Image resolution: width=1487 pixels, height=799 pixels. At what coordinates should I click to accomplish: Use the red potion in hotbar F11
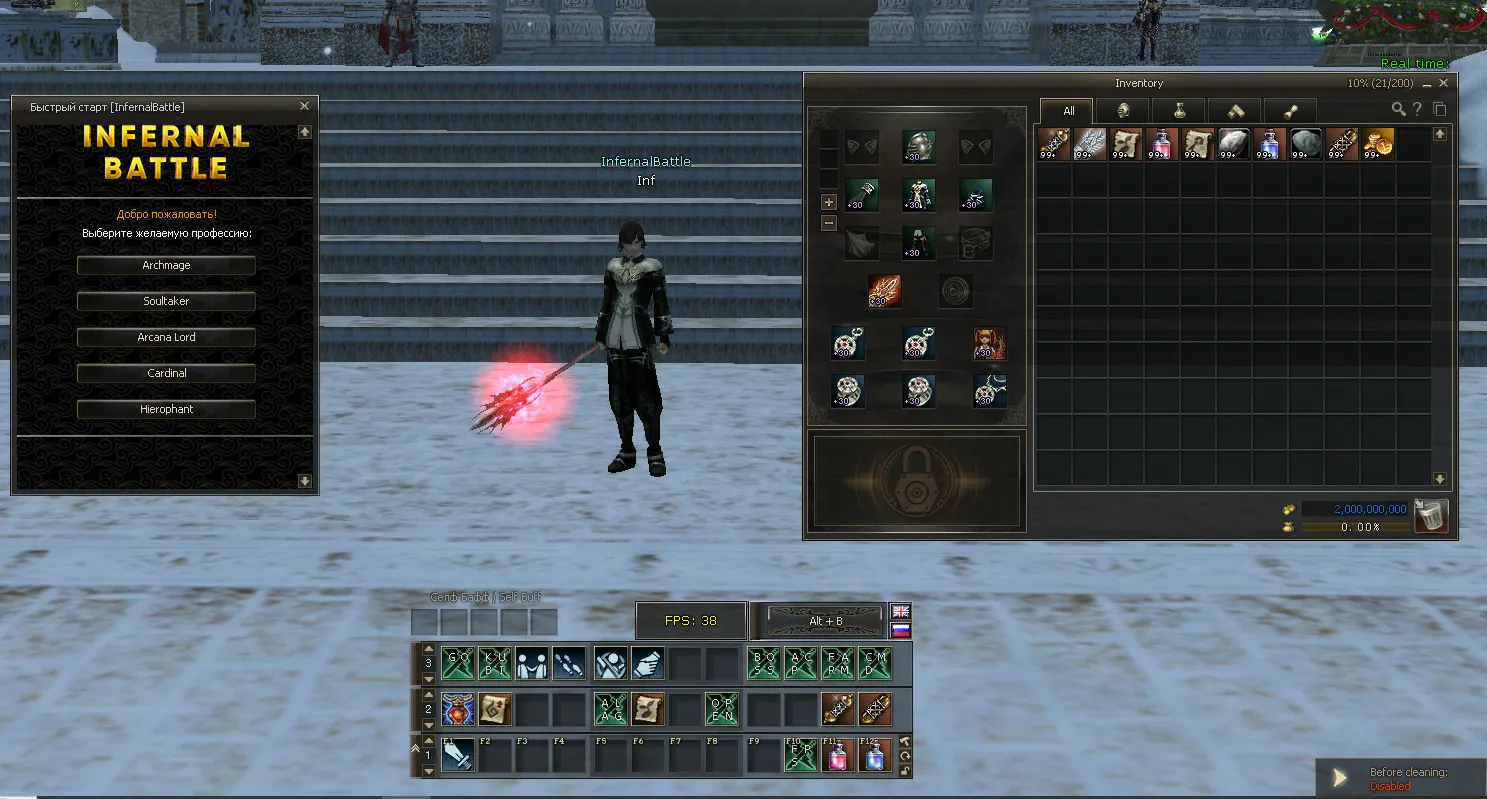pos(838,755)
